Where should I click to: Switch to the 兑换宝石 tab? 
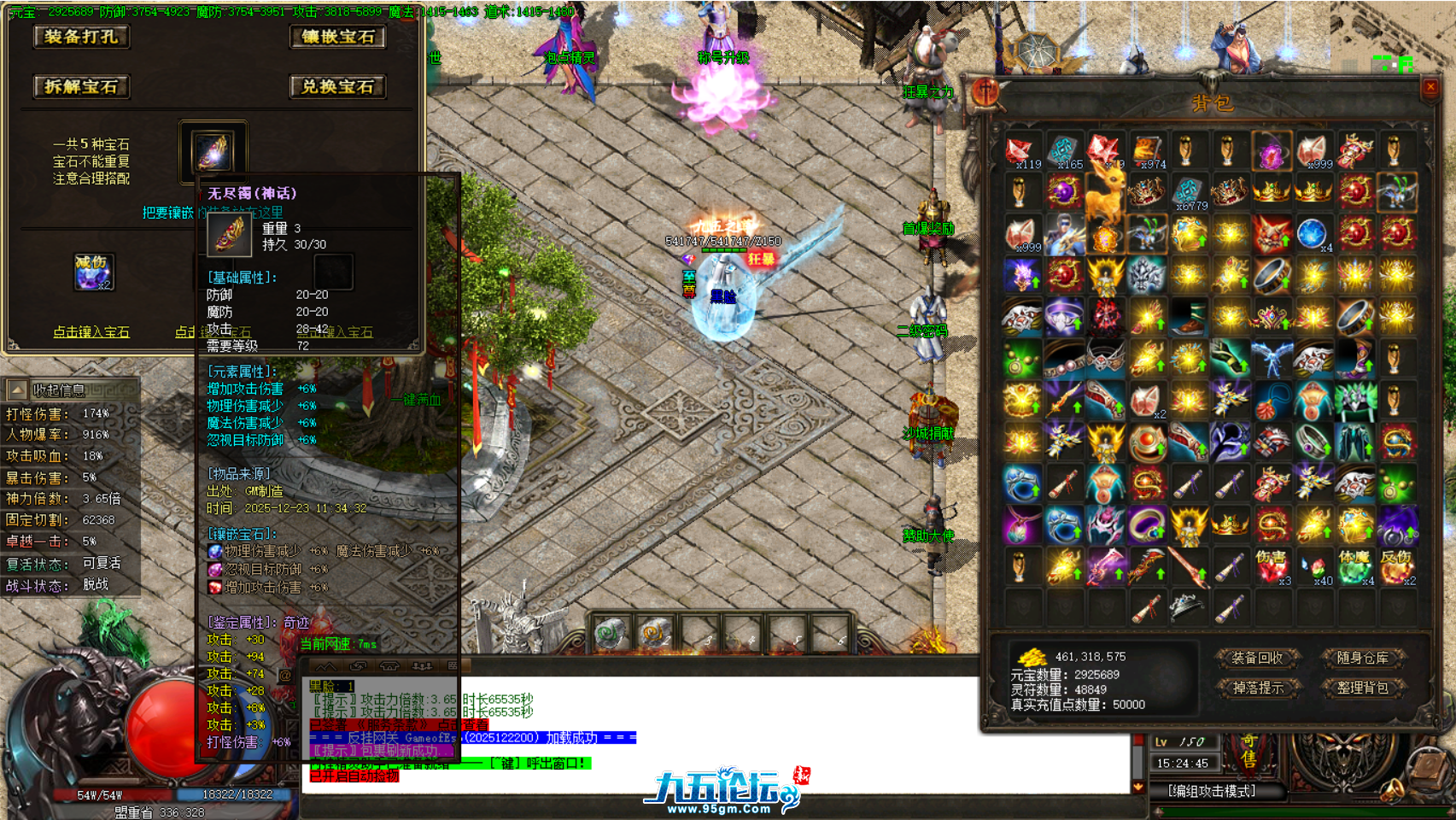(337, 86)
